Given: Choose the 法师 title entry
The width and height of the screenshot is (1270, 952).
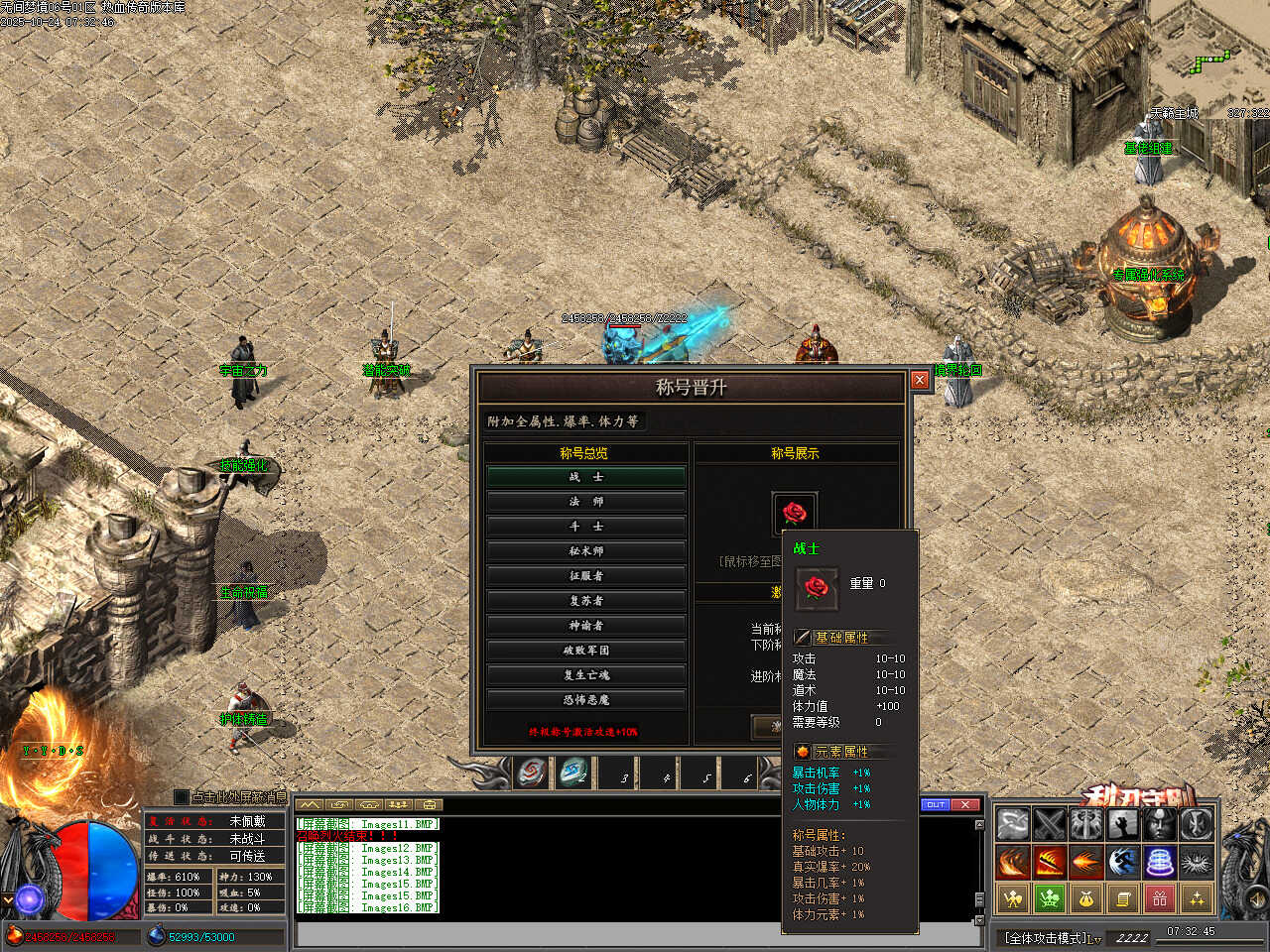Looking at the screenshot, I should coord(585,502).
